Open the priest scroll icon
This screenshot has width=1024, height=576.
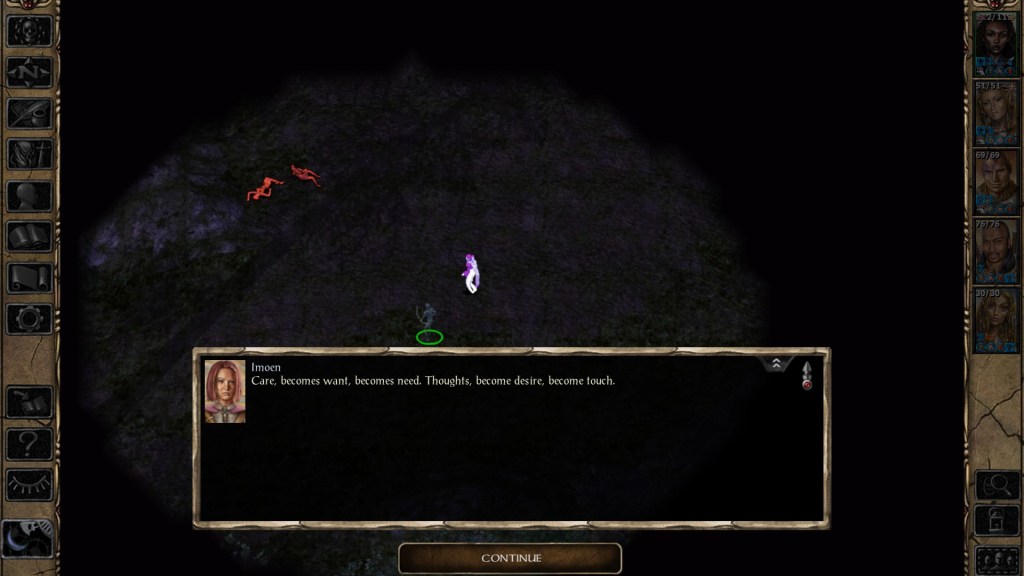click(29, 278)
